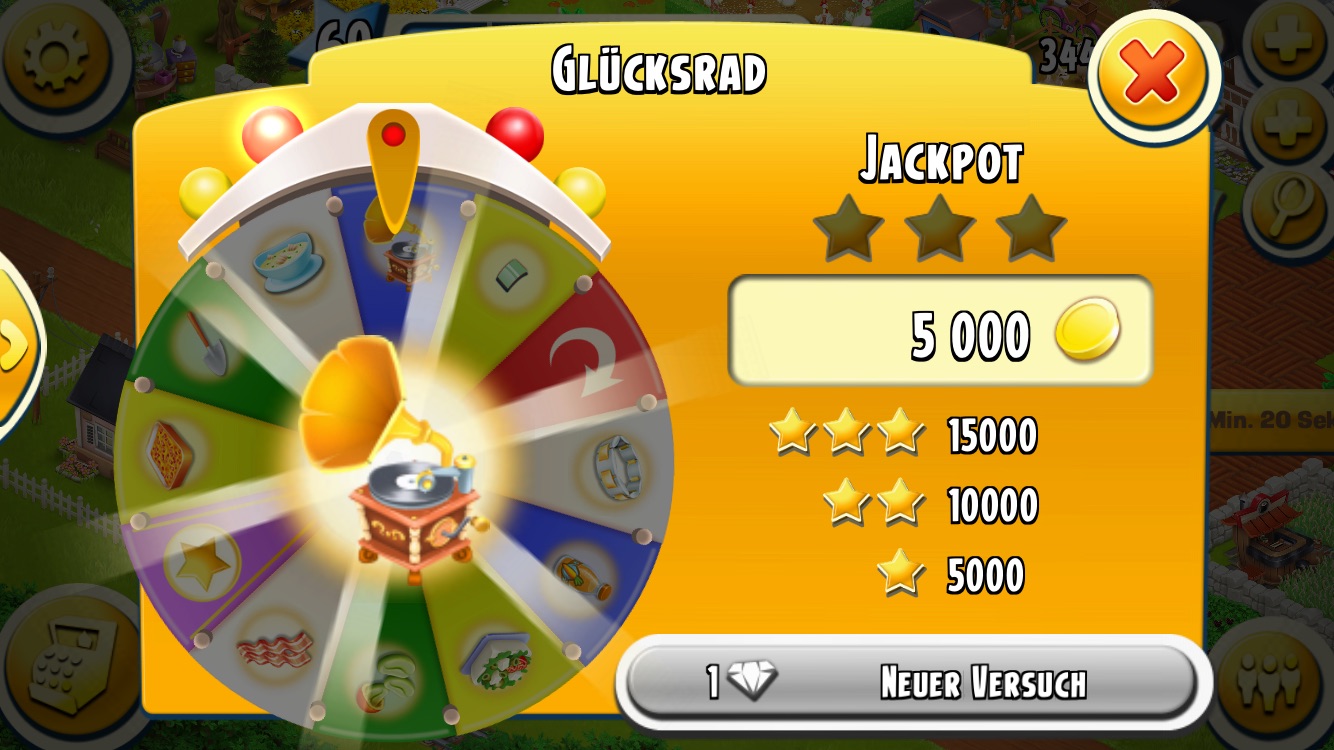1334x750 pixels.
Task: Open the cash register shop button
Action: pos(70,665)
